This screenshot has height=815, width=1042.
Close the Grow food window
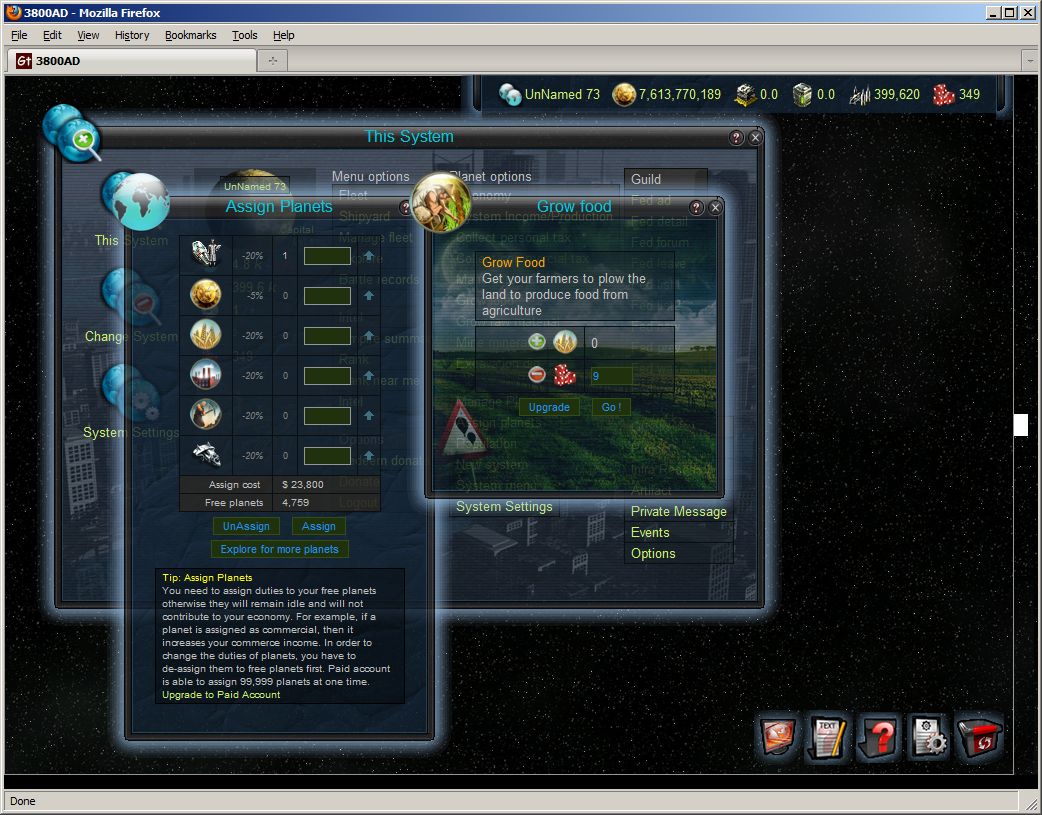click(716, 208)
